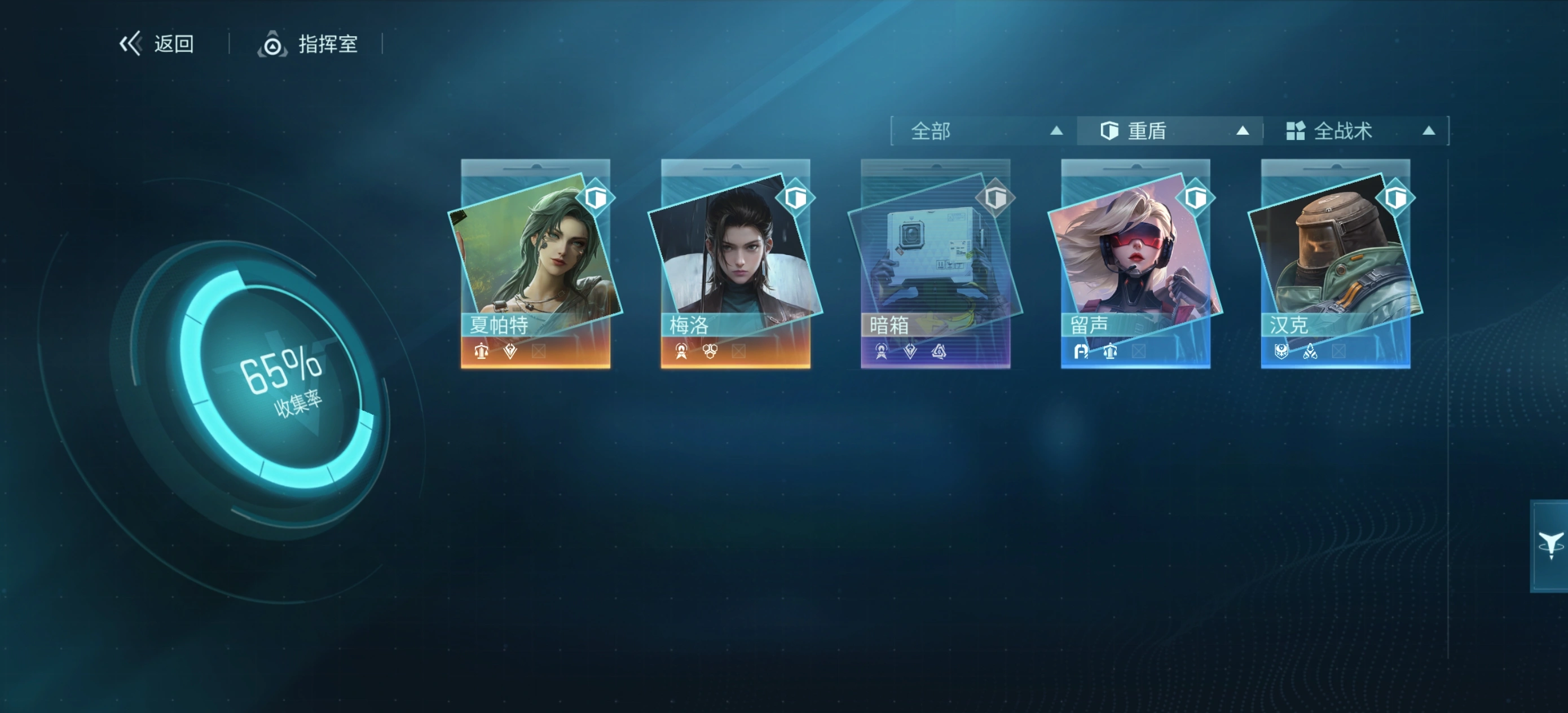Select the 汉克 character card
1568x713 pixels.
(x=1336, y=263)
